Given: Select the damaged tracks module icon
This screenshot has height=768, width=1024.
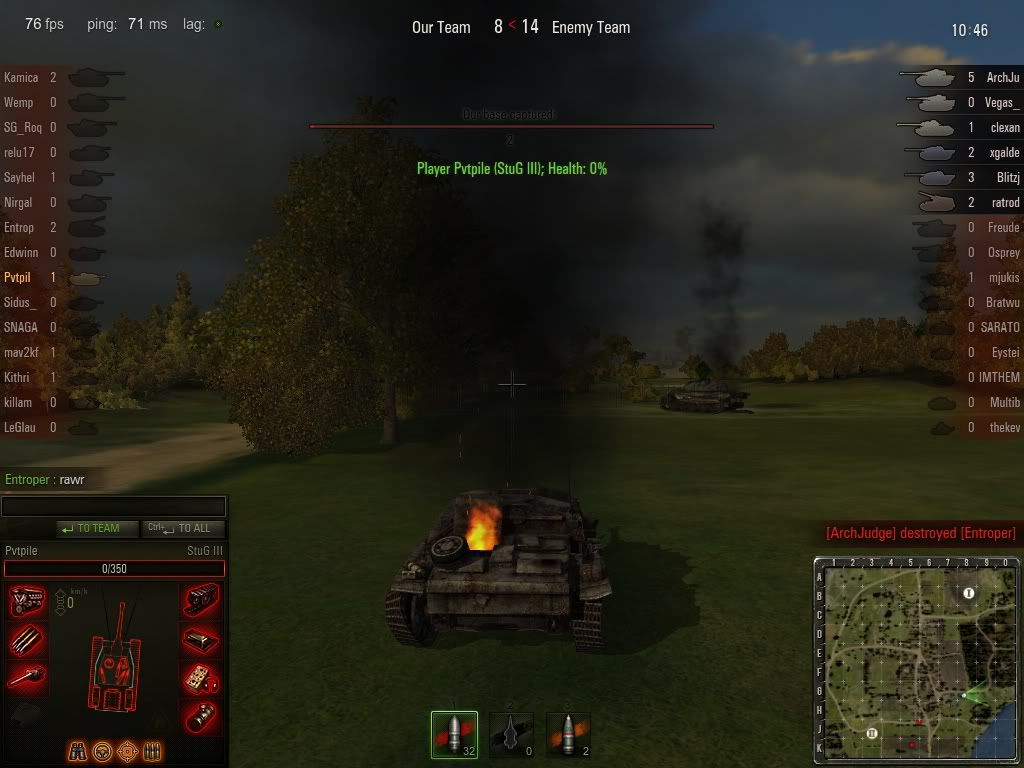Looking at the screenshot, I should 202,601.
